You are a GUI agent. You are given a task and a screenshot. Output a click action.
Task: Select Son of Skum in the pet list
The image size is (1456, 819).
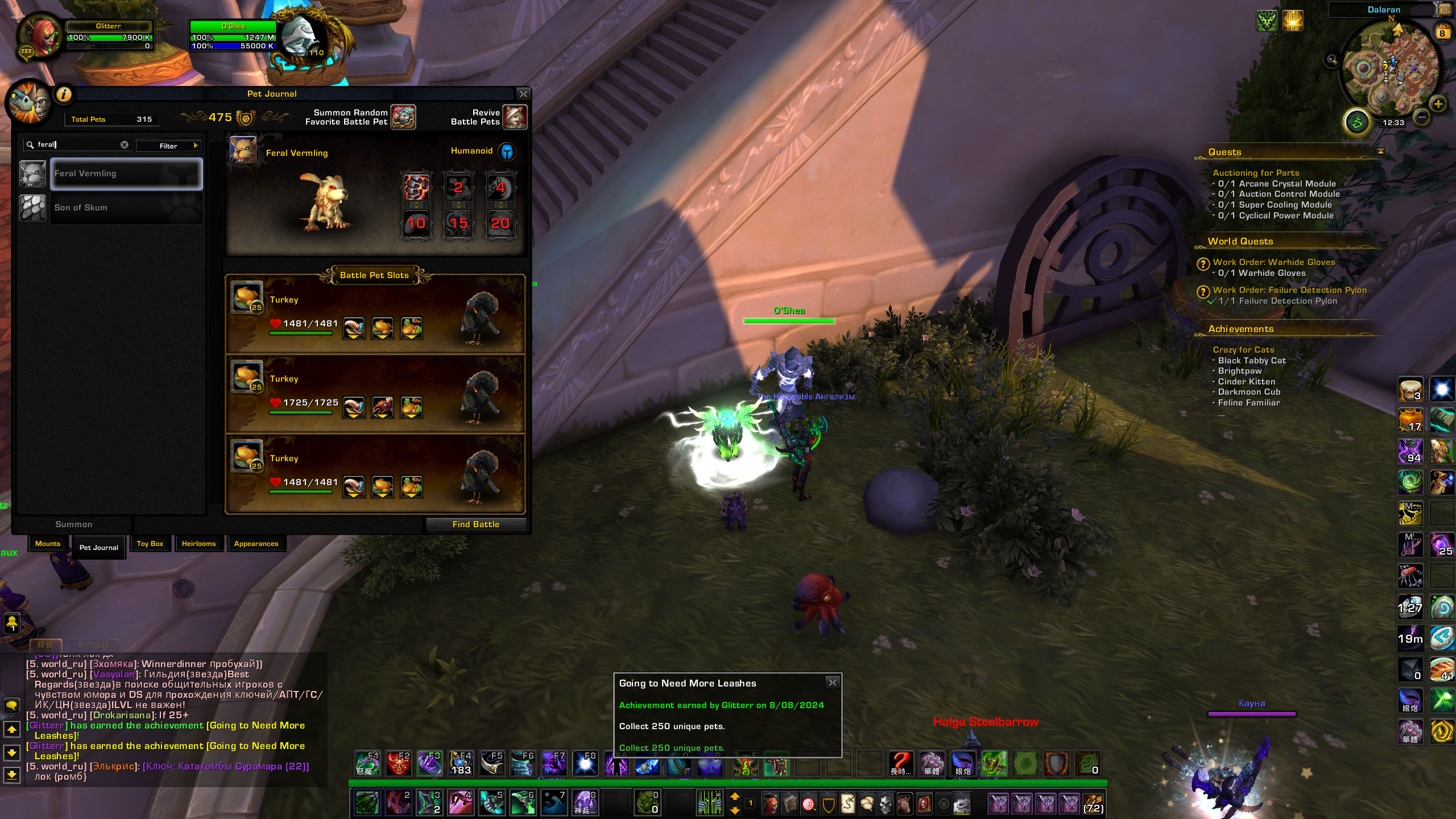tap(126, 208)
